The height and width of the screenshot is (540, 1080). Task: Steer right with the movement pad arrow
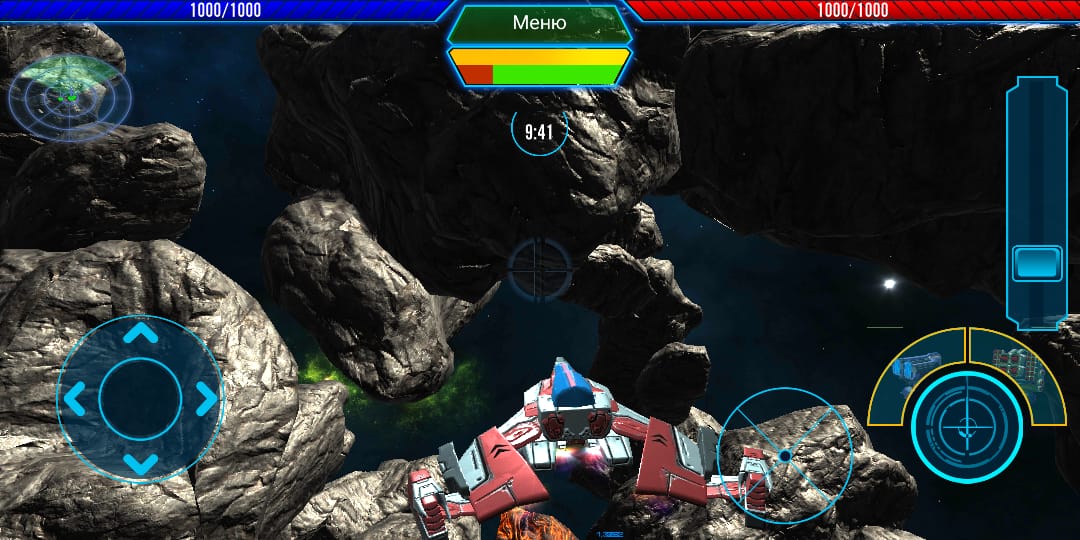pyautogui.click(x=205, y=399)
